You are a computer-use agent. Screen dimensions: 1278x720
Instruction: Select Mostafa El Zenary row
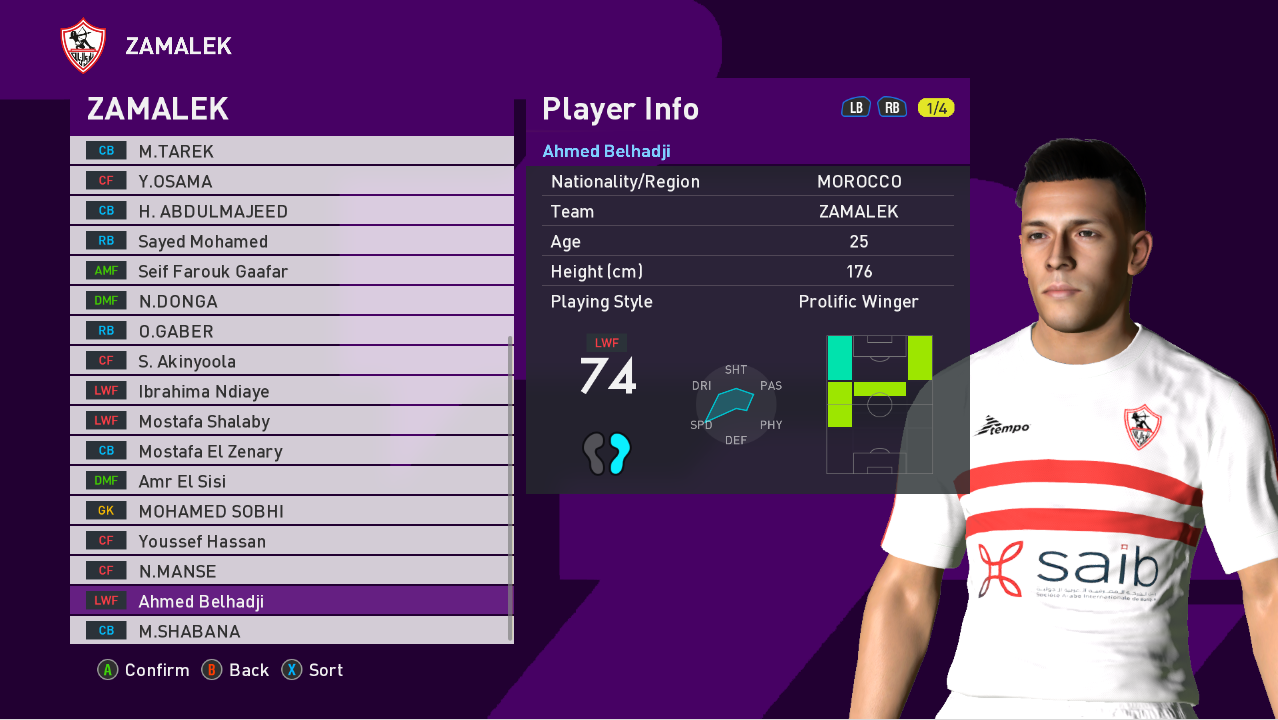pos(290,451)
